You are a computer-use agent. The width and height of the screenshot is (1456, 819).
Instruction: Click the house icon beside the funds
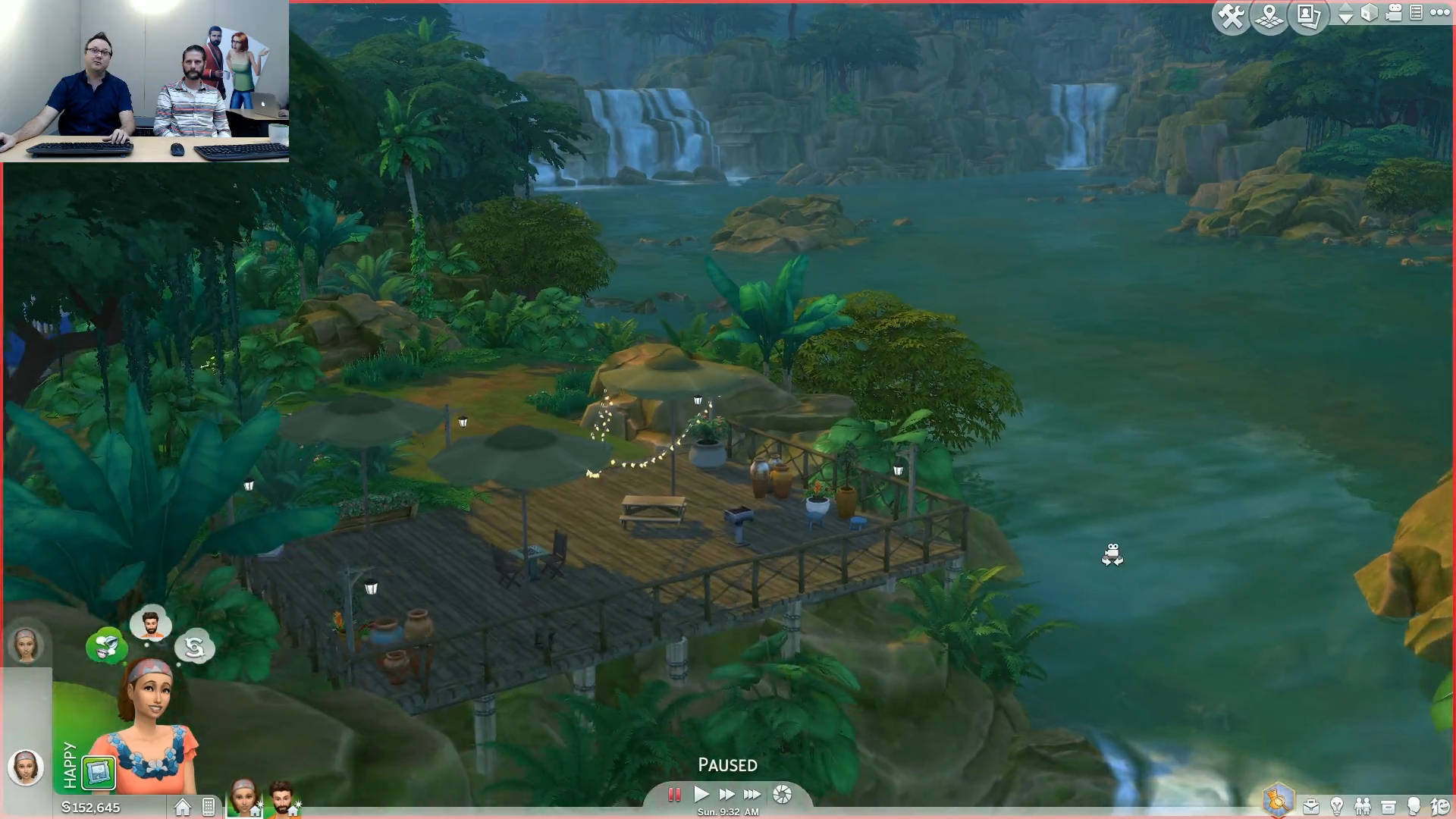coord(182,807)
